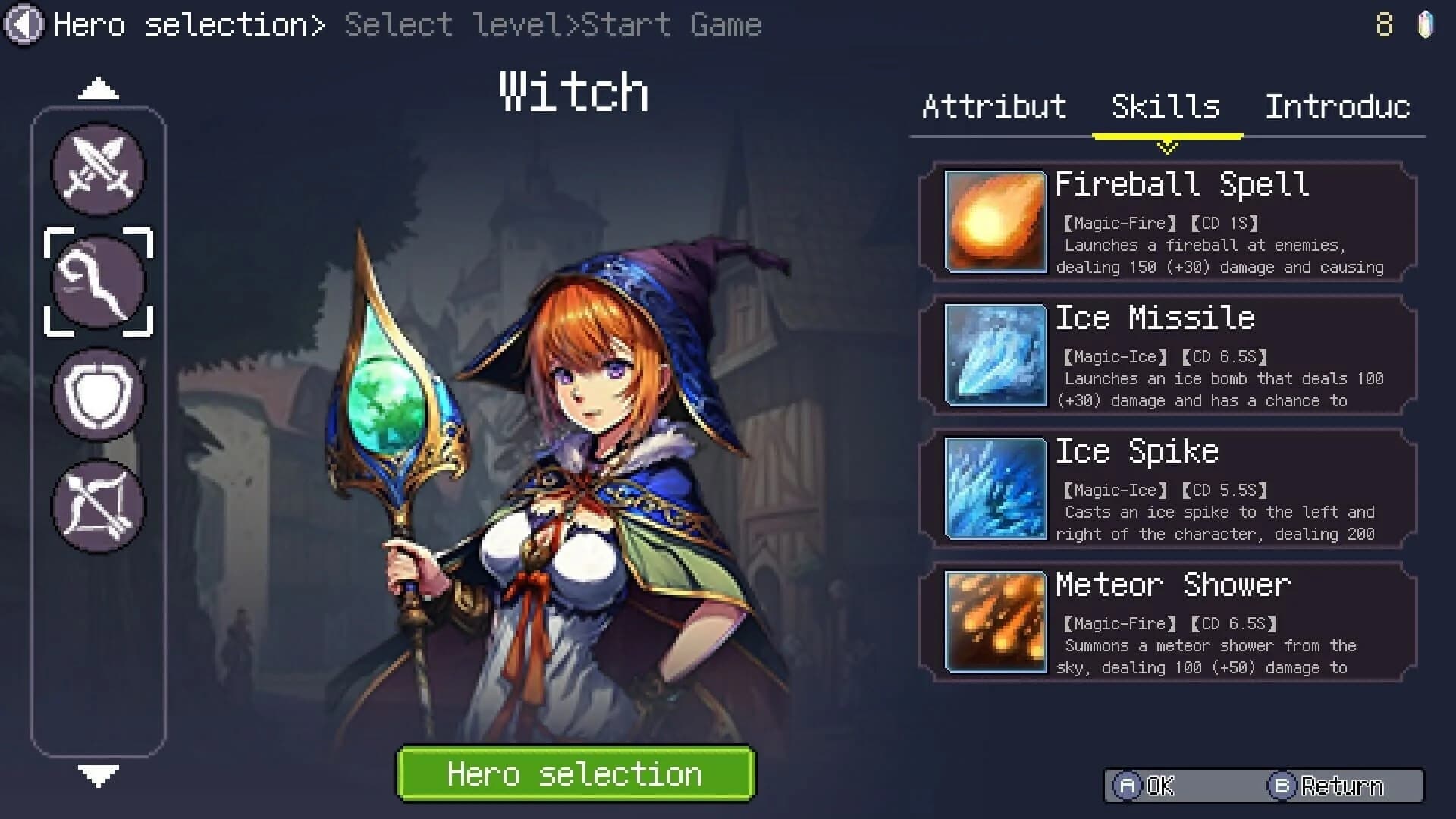Switch to the Attribut tab
This screenshot has width=1456, height=819.
coord(993,106)
